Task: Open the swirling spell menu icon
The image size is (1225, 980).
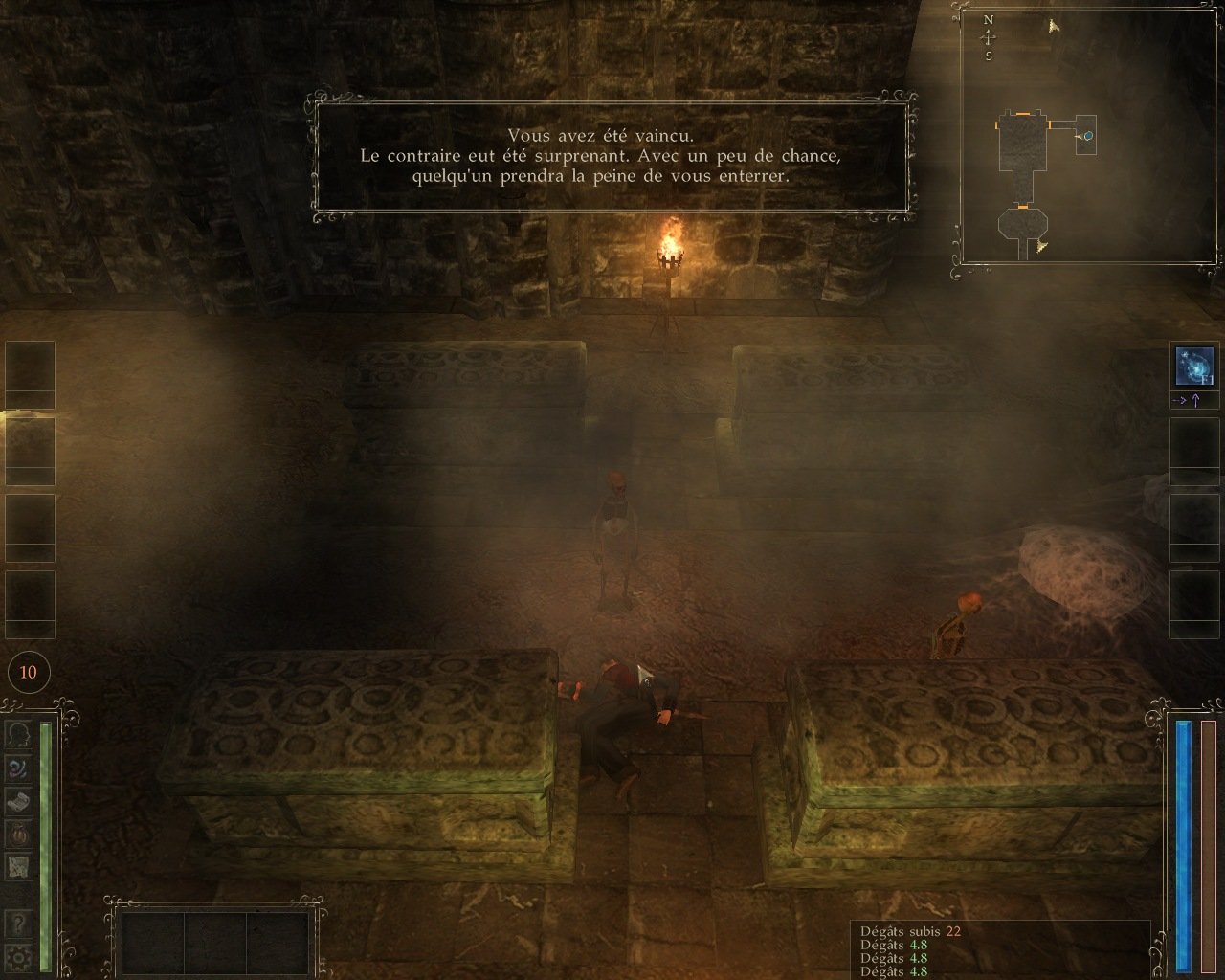Action: click(18, 768)
